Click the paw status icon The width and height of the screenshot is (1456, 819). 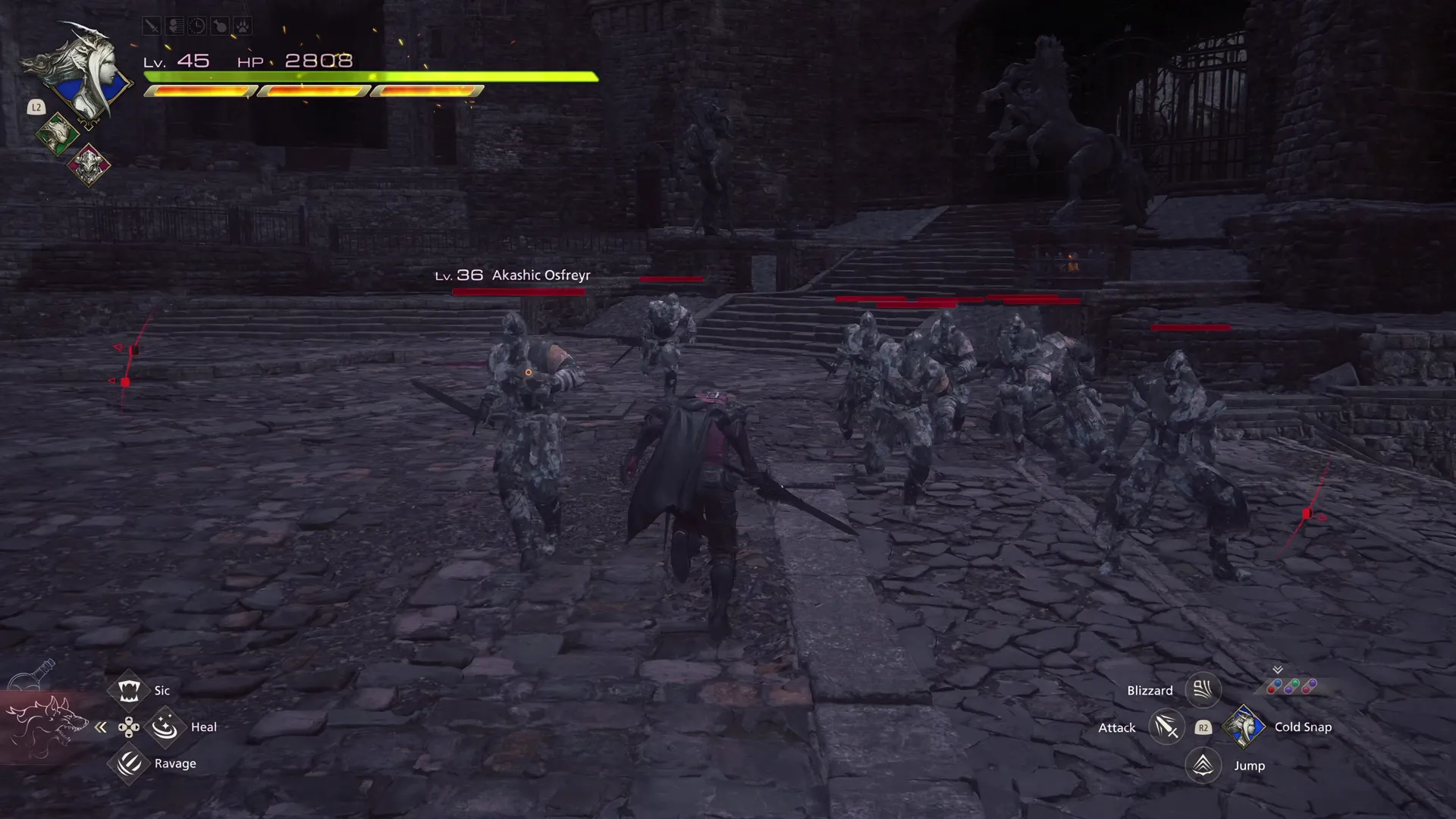(x=241, y=26)
